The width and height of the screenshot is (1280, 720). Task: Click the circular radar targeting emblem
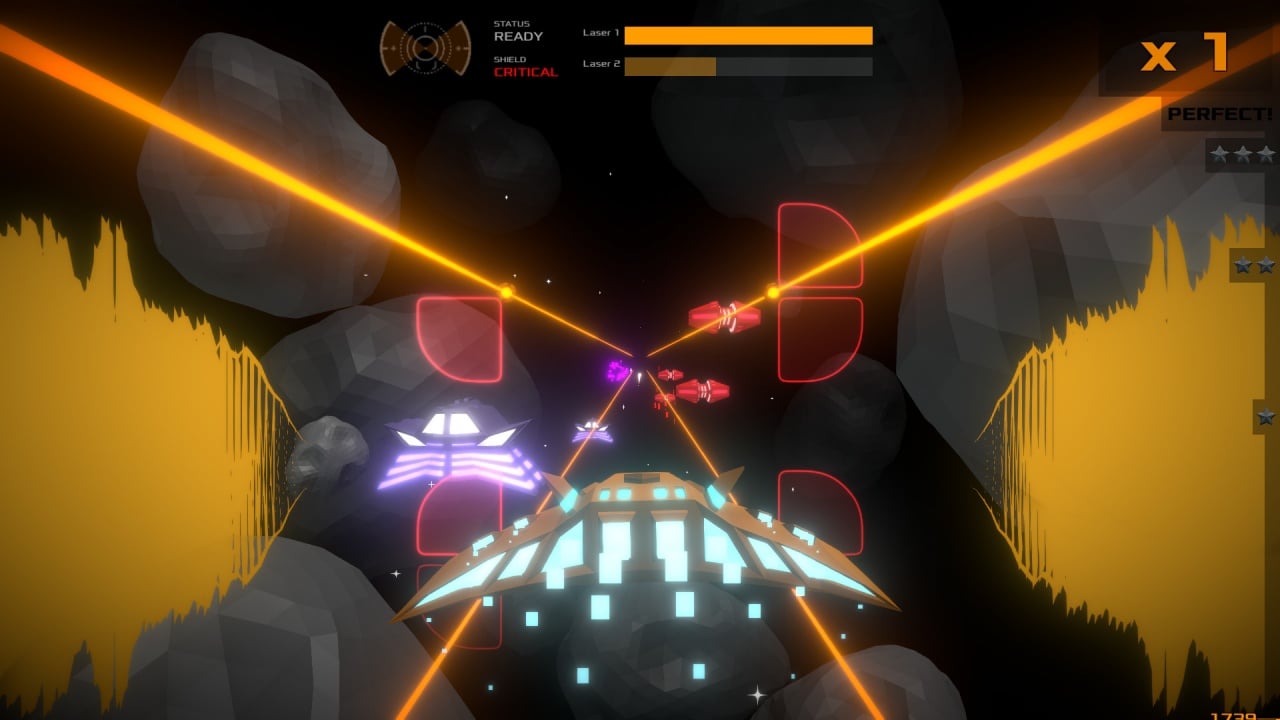point(425,47)
